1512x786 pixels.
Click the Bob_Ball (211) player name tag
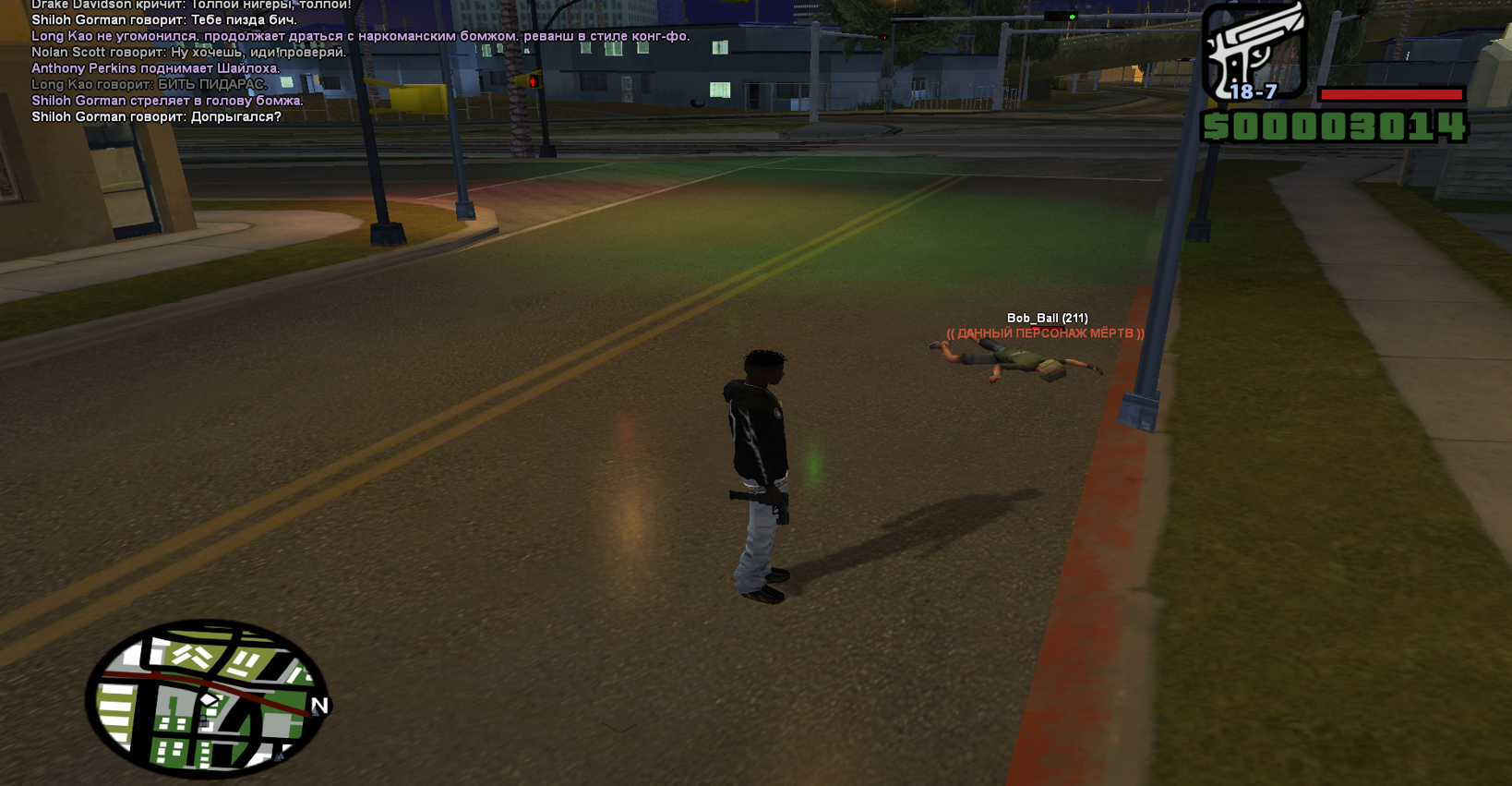click(x=1047, y=318)
